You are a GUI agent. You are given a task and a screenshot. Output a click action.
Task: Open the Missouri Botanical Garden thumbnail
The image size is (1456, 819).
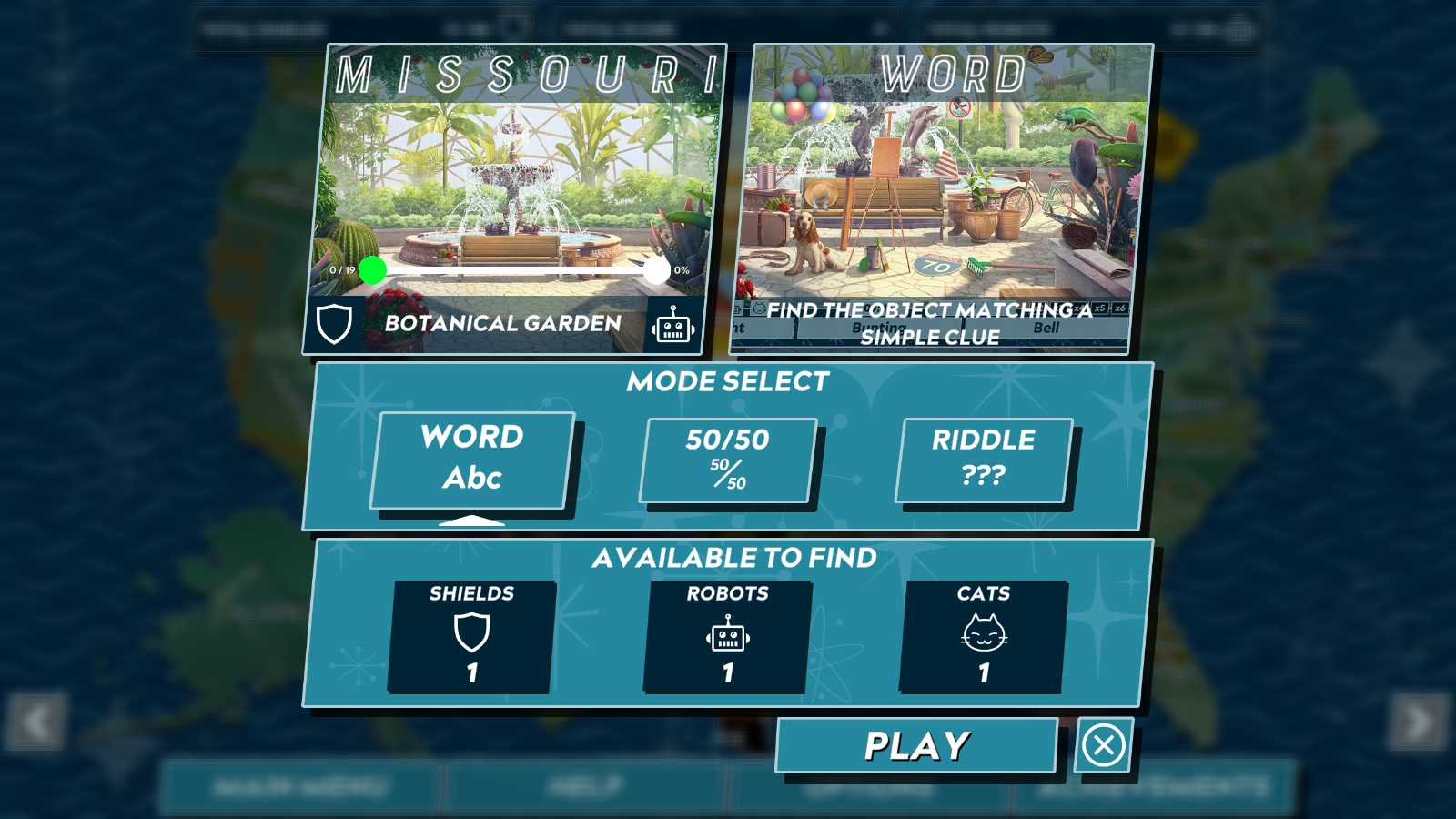pyautogui.click(x=514, y=196)
